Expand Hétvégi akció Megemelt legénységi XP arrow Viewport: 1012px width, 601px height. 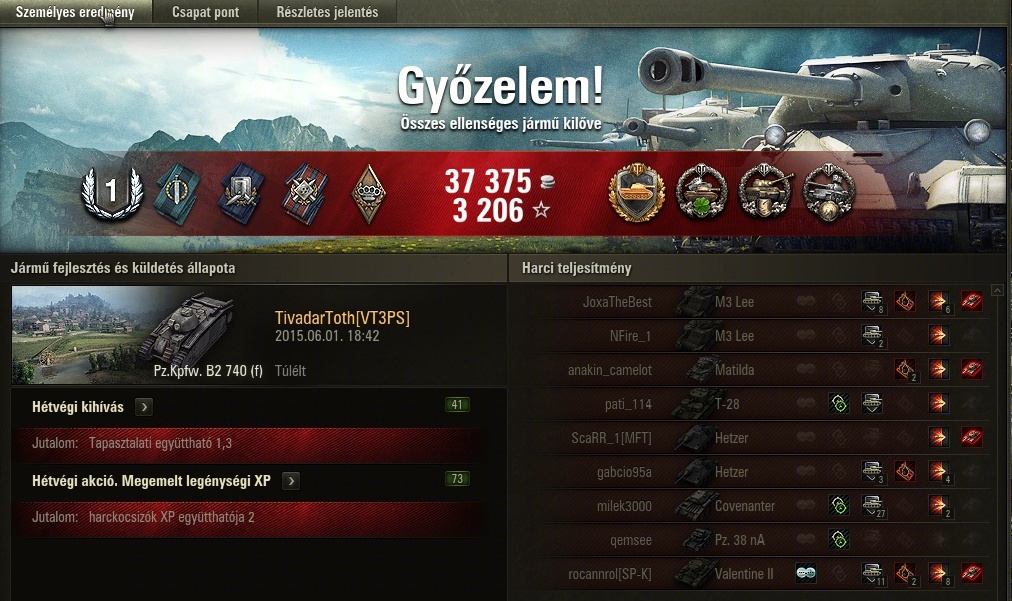tap(290, 481)
